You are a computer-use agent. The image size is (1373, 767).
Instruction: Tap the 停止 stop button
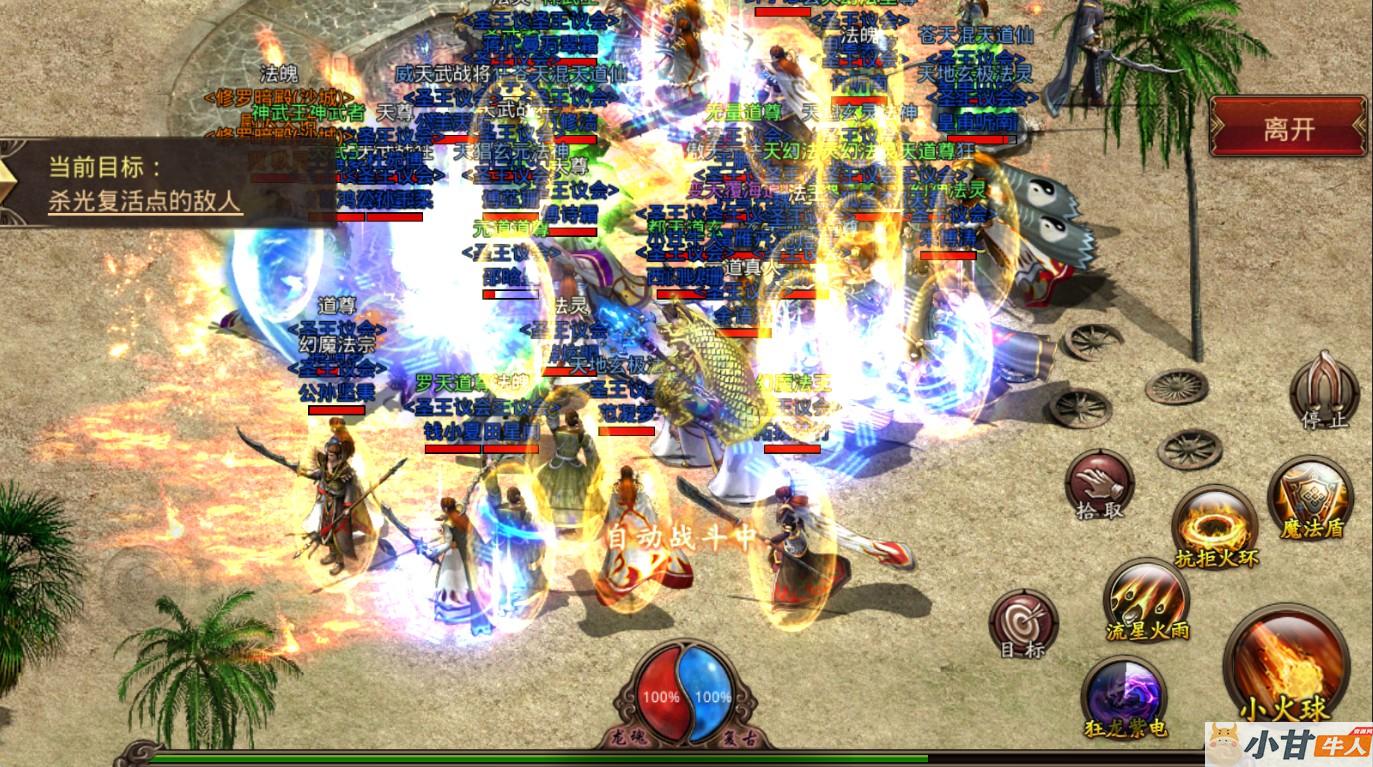pos(1324,390)
